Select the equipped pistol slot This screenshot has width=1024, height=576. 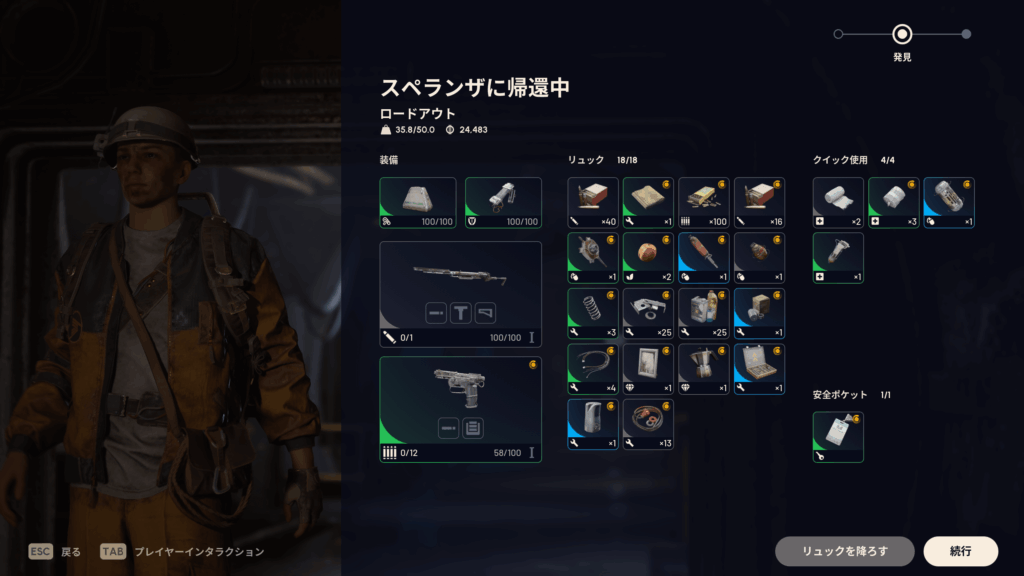click(x=461, y=409)
